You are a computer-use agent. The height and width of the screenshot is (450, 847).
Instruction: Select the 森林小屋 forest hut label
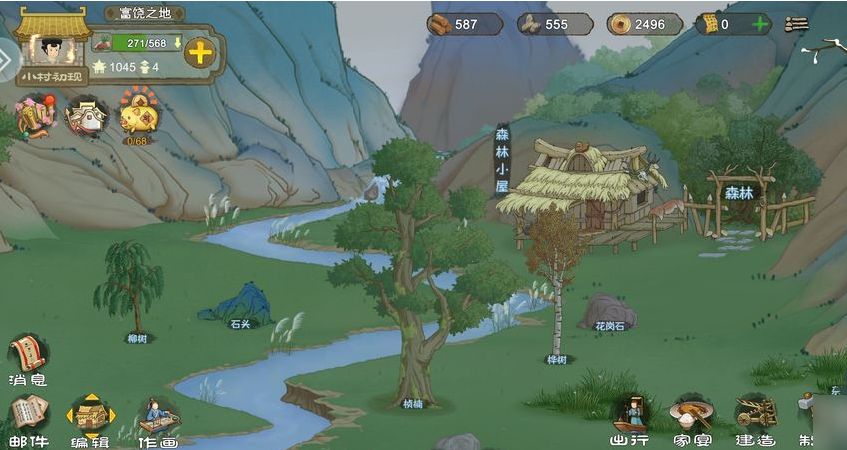503,159
